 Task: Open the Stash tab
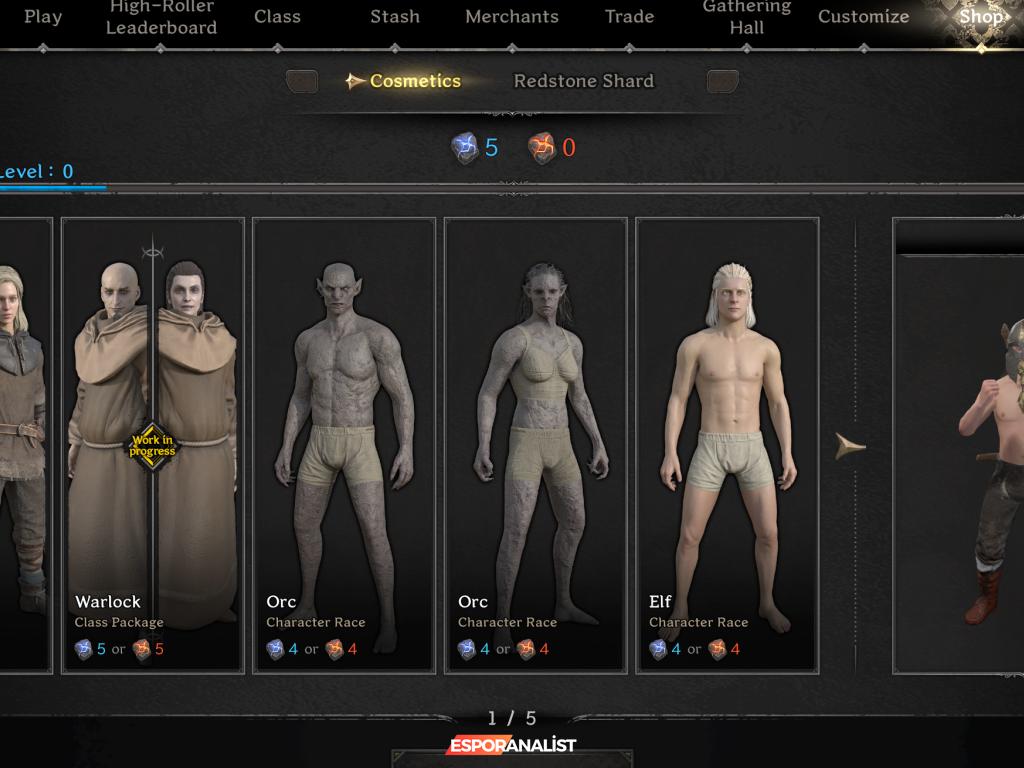coord(395,17)
